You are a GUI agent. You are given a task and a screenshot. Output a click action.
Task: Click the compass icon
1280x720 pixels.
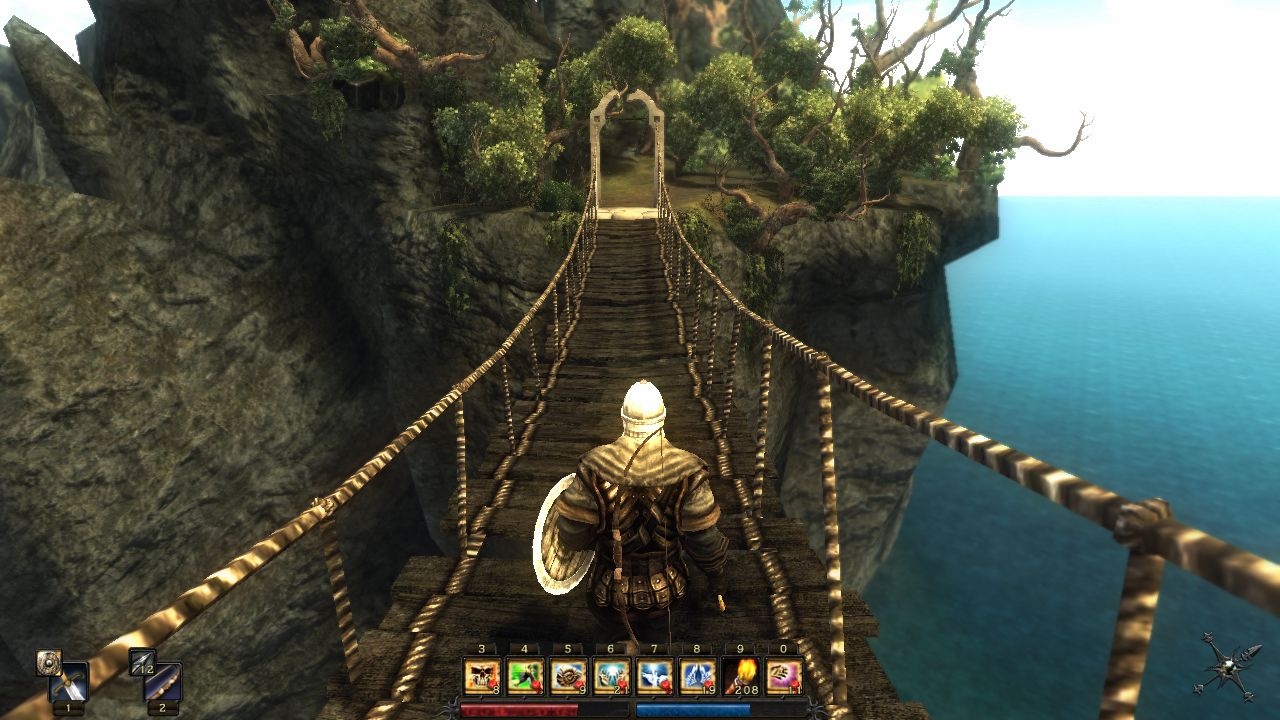point(1226,664)
